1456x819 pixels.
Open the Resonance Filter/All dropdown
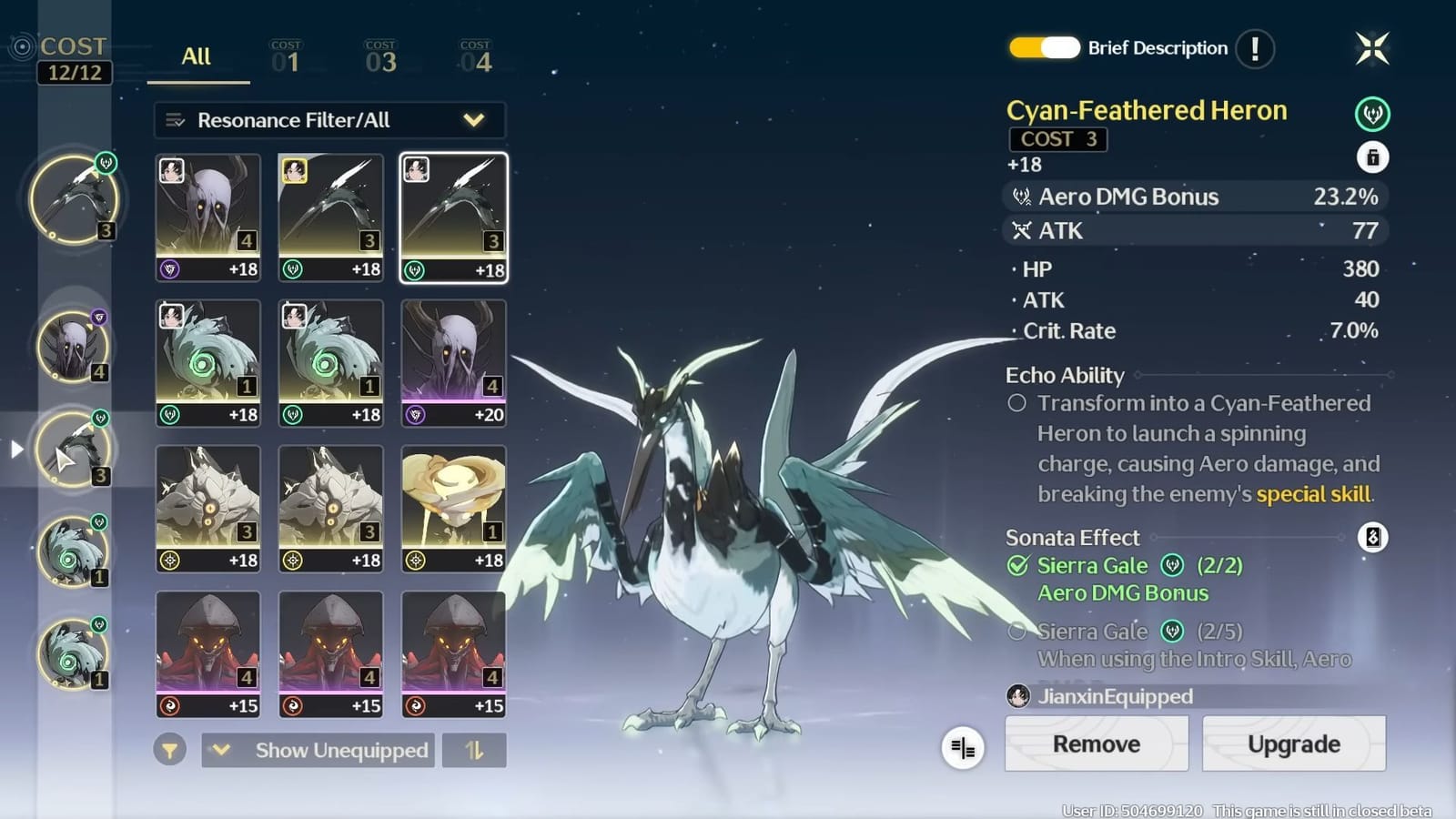[x=329, y=119]
